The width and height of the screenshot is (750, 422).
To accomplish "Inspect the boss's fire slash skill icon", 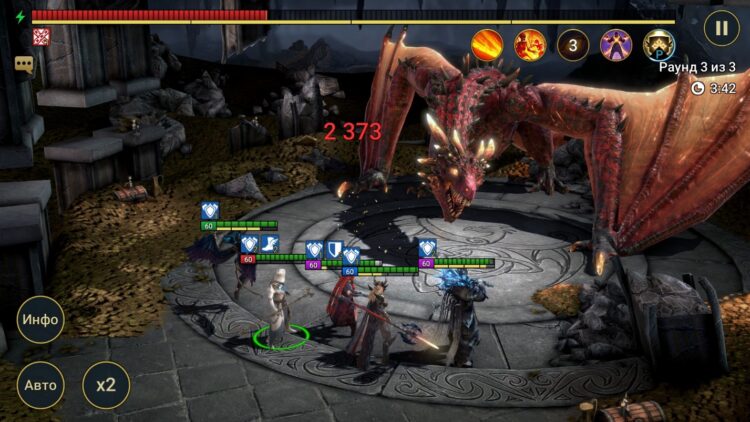I will pyautogui.click(x=487, y=45).
